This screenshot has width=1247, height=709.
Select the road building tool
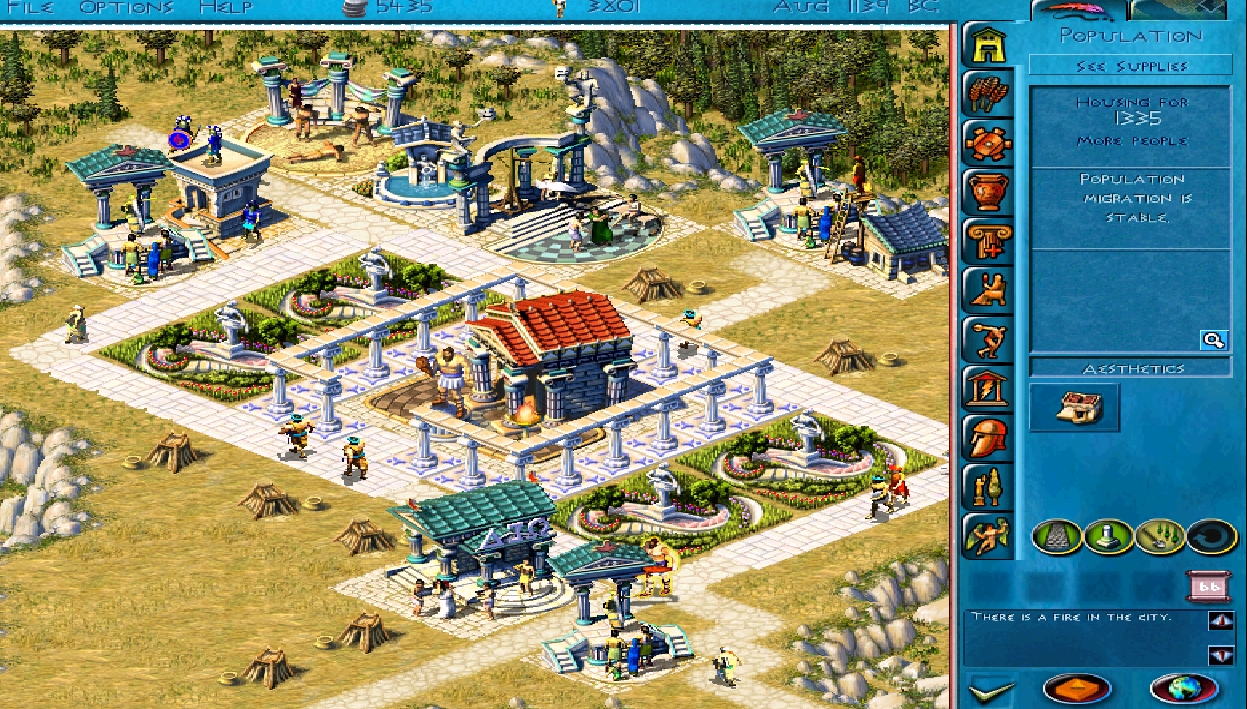pos(1055,536)
